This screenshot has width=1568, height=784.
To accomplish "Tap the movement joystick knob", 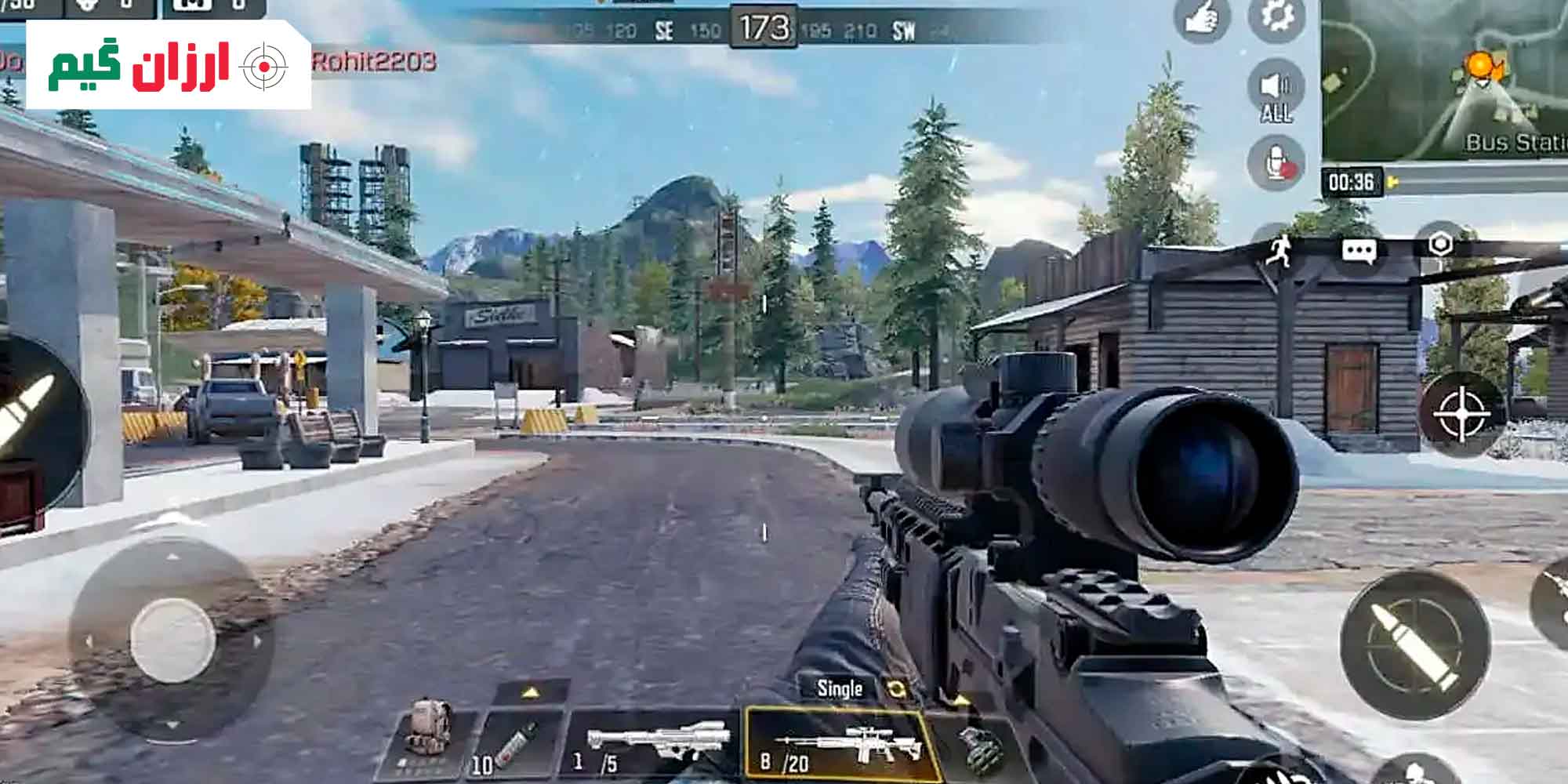I will click(x=172, y=639).
